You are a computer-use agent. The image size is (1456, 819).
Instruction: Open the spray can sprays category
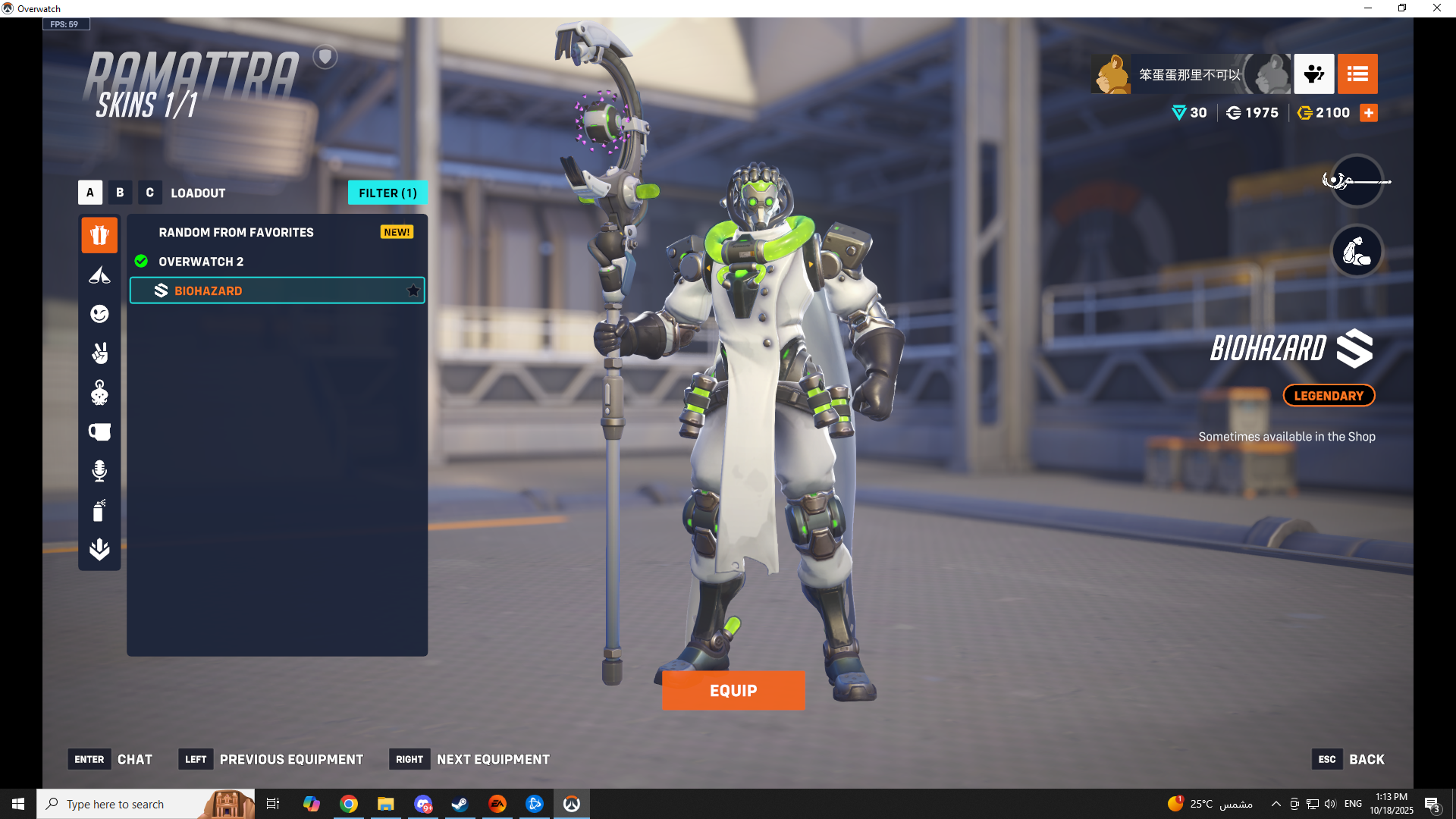(99, 510)
